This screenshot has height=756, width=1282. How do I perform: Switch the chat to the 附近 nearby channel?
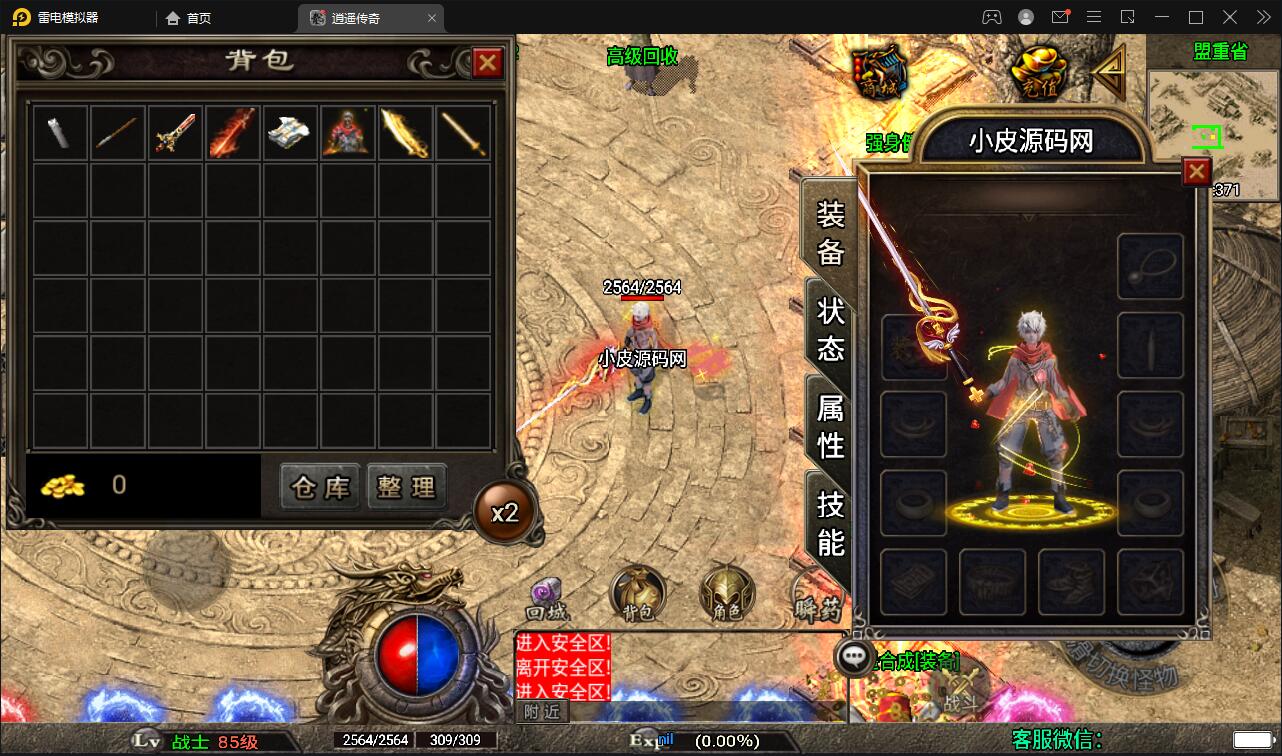[543, 711]
